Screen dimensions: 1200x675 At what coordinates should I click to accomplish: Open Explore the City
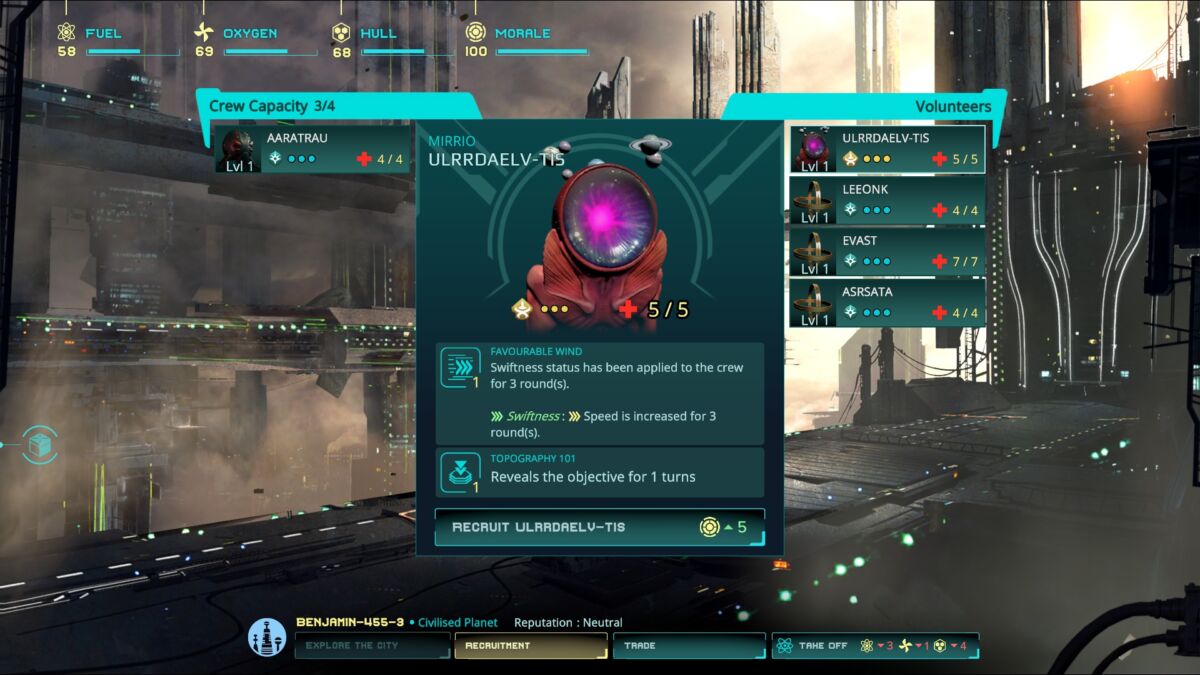click(372, 646)
